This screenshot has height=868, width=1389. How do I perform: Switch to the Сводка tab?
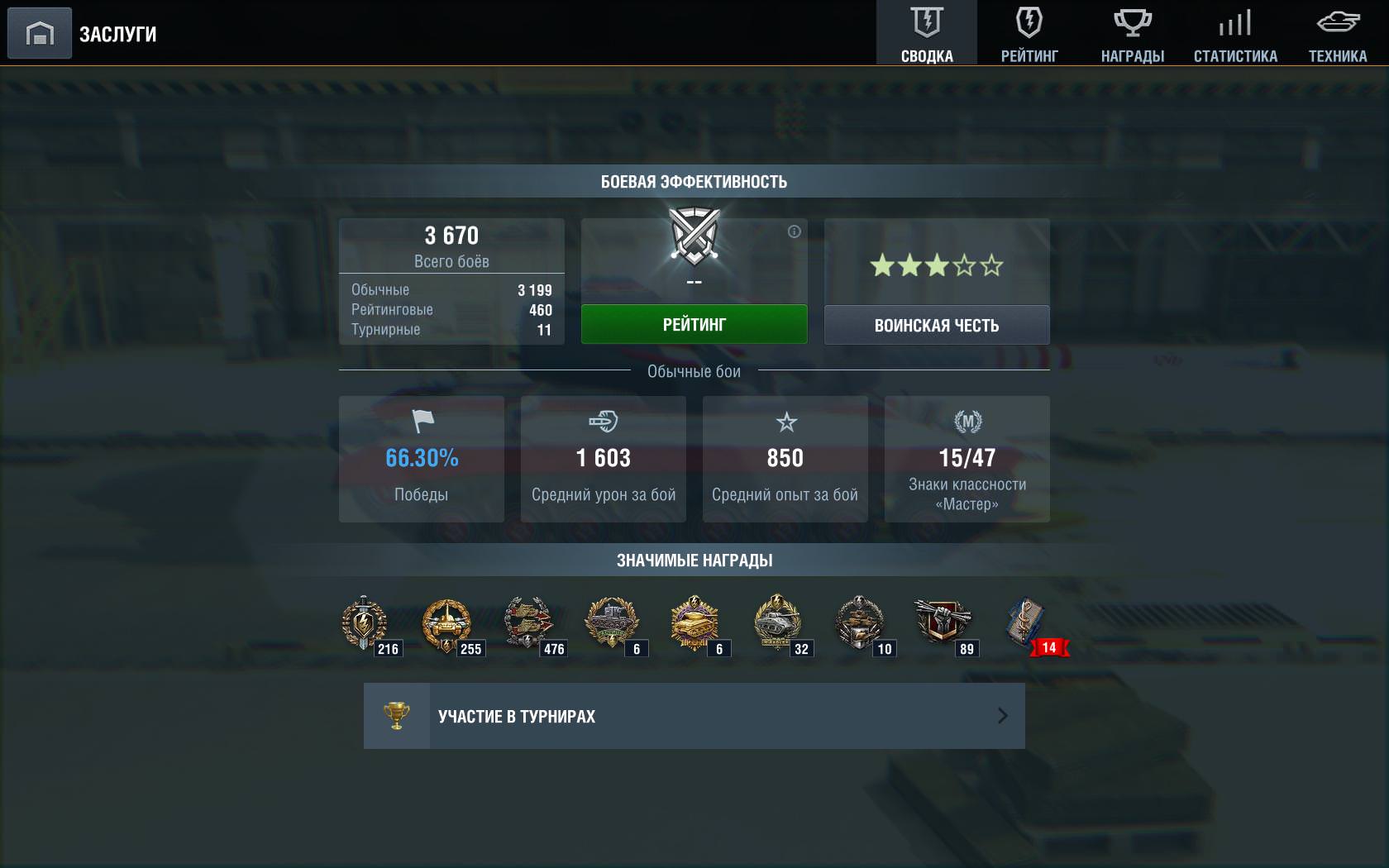927,33
